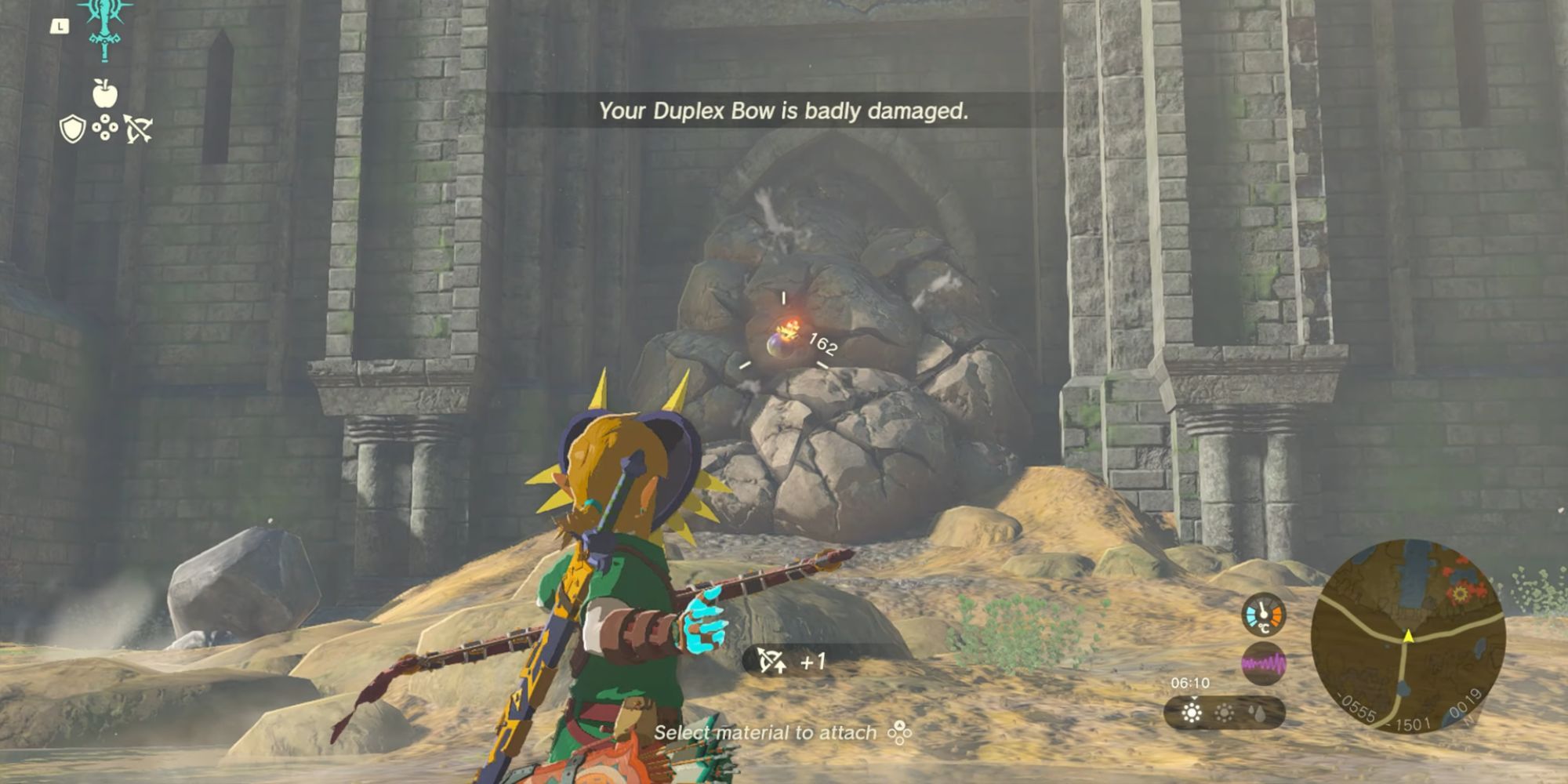
Task: Select the rain drops forecast icon
Action: [1258, 713]
